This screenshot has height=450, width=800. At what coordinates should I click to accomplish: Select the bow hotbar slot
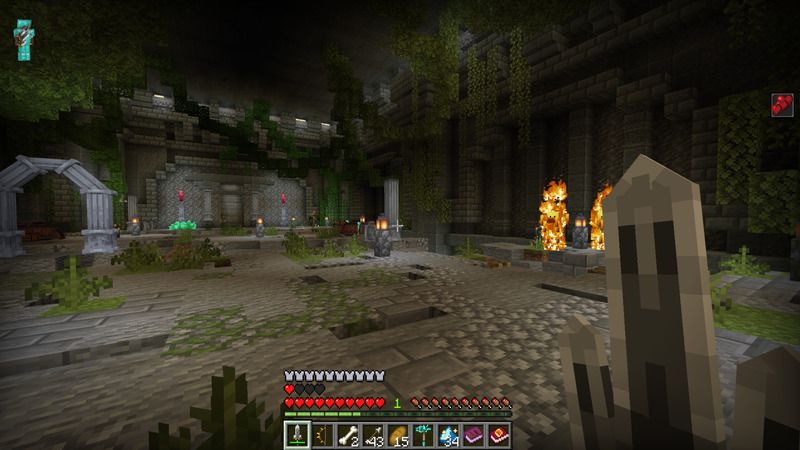tap(323, 435)
